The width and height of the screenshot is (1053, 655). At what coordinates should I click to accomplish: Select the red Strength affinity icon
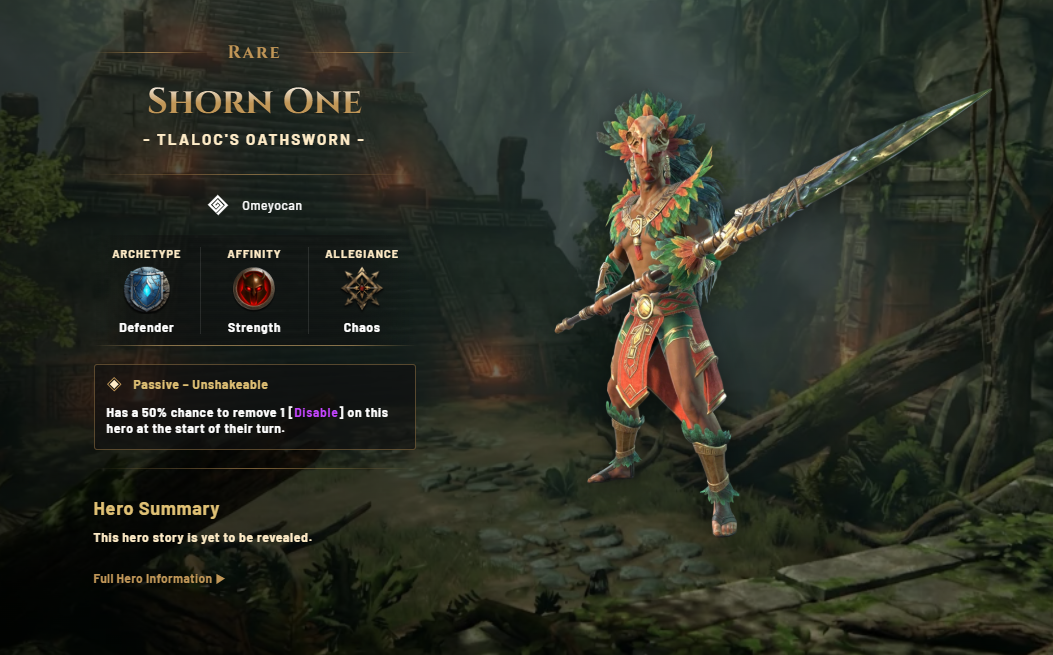(x=254, y=290)
